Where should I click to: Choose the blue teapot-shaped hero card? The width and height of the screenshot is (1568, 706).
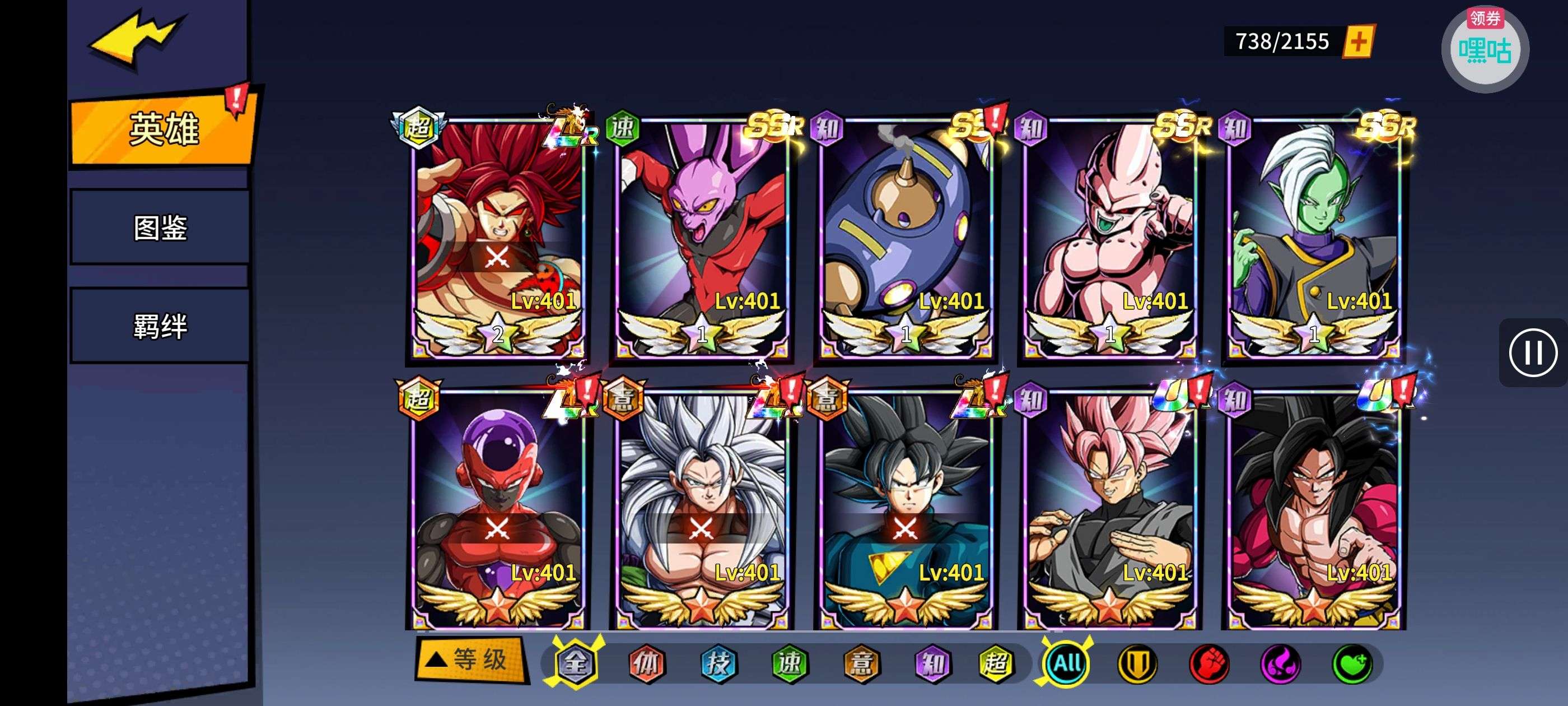tap(906, 238)
